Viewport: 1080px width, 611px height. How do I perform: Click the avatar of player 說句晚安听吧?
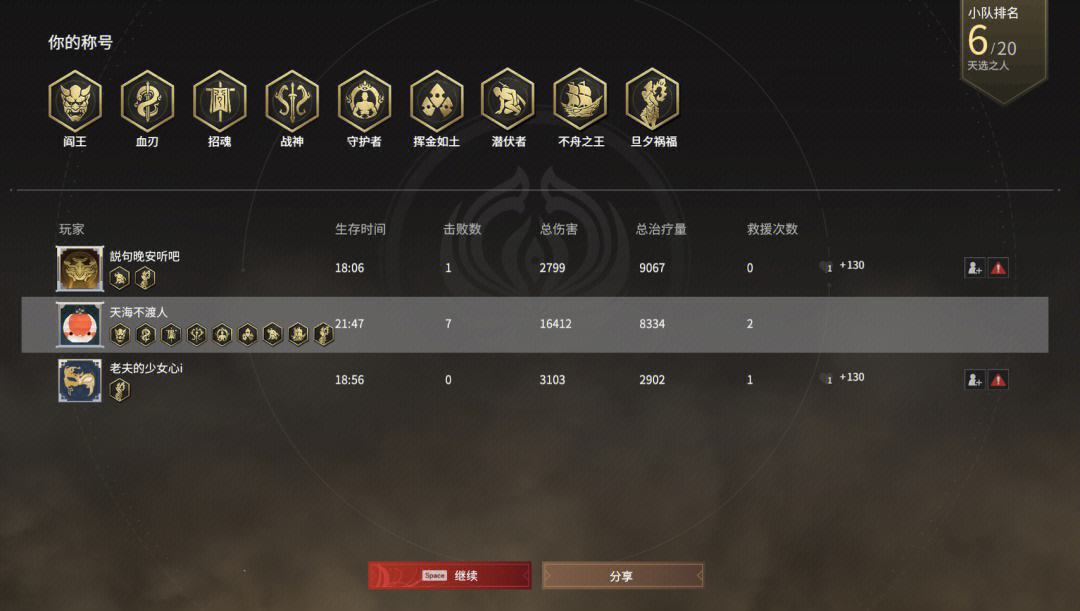pos(81,269)
